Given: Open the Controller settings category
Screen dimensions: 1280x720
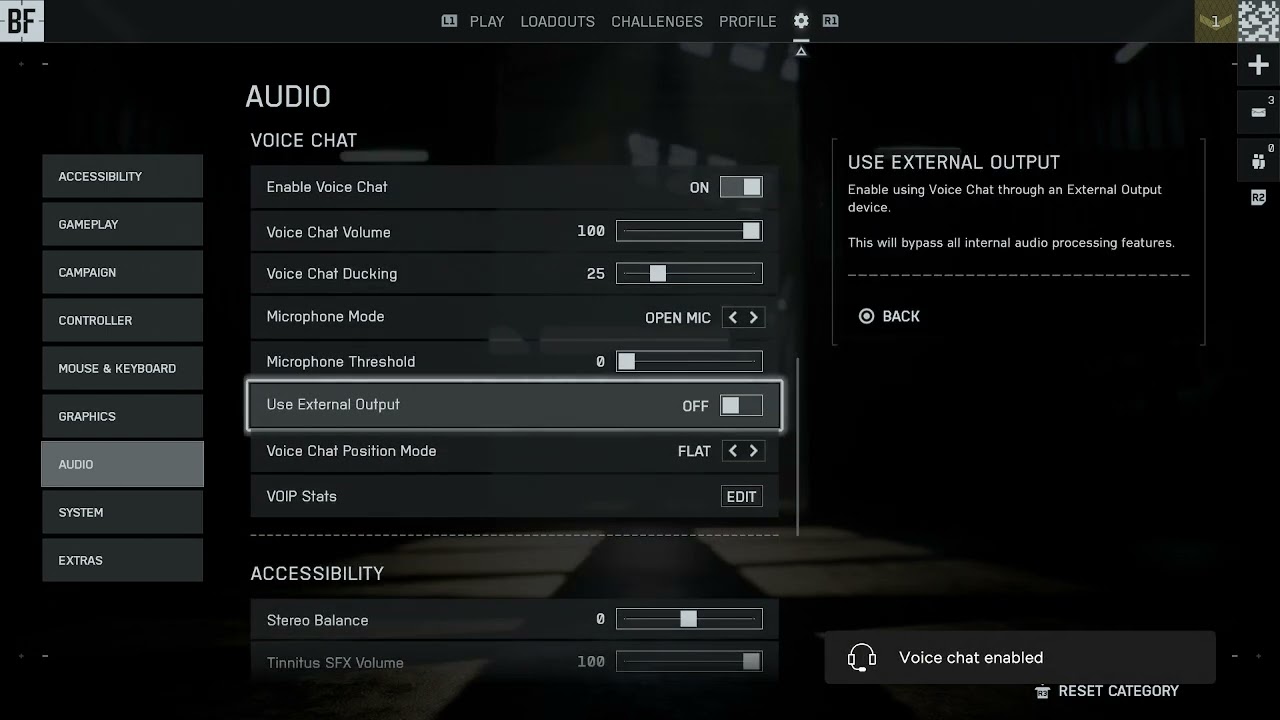Looking at the screenshot, I should click(122, 320).
